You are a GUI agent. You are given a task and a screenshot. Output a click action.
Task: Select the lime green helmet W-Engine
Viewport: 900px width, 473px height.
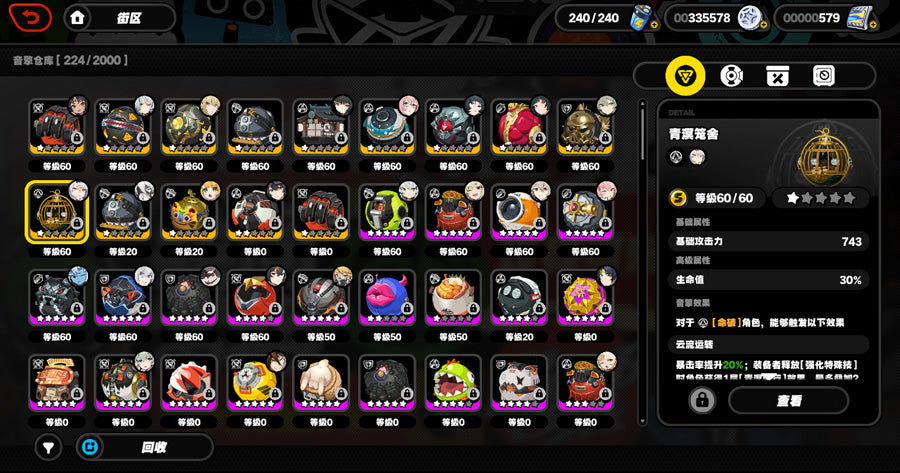coord(388,212)
